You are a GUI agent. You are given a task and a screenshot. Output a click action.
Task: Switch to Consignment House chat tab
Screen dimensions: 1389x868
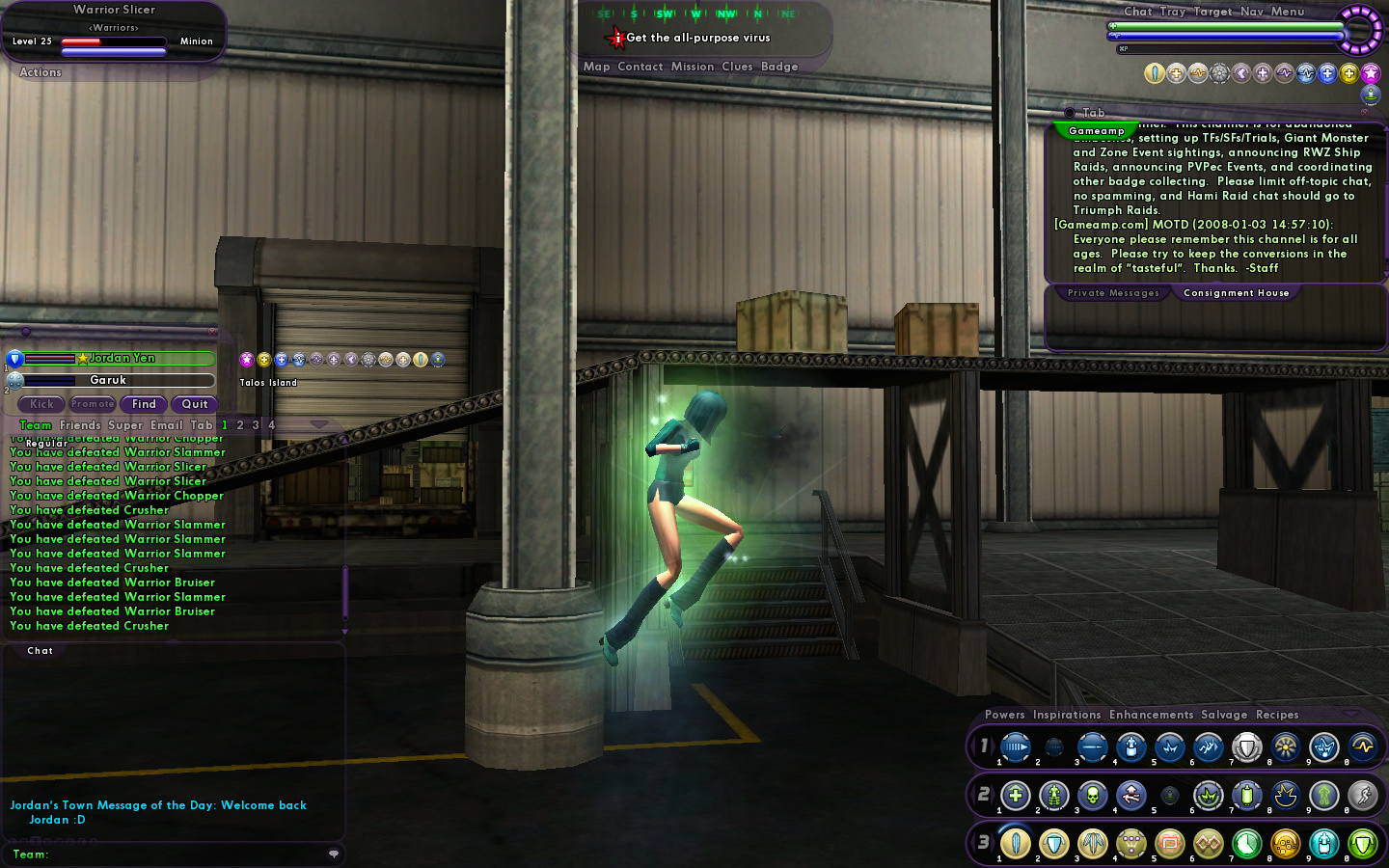click(1236, 293)
